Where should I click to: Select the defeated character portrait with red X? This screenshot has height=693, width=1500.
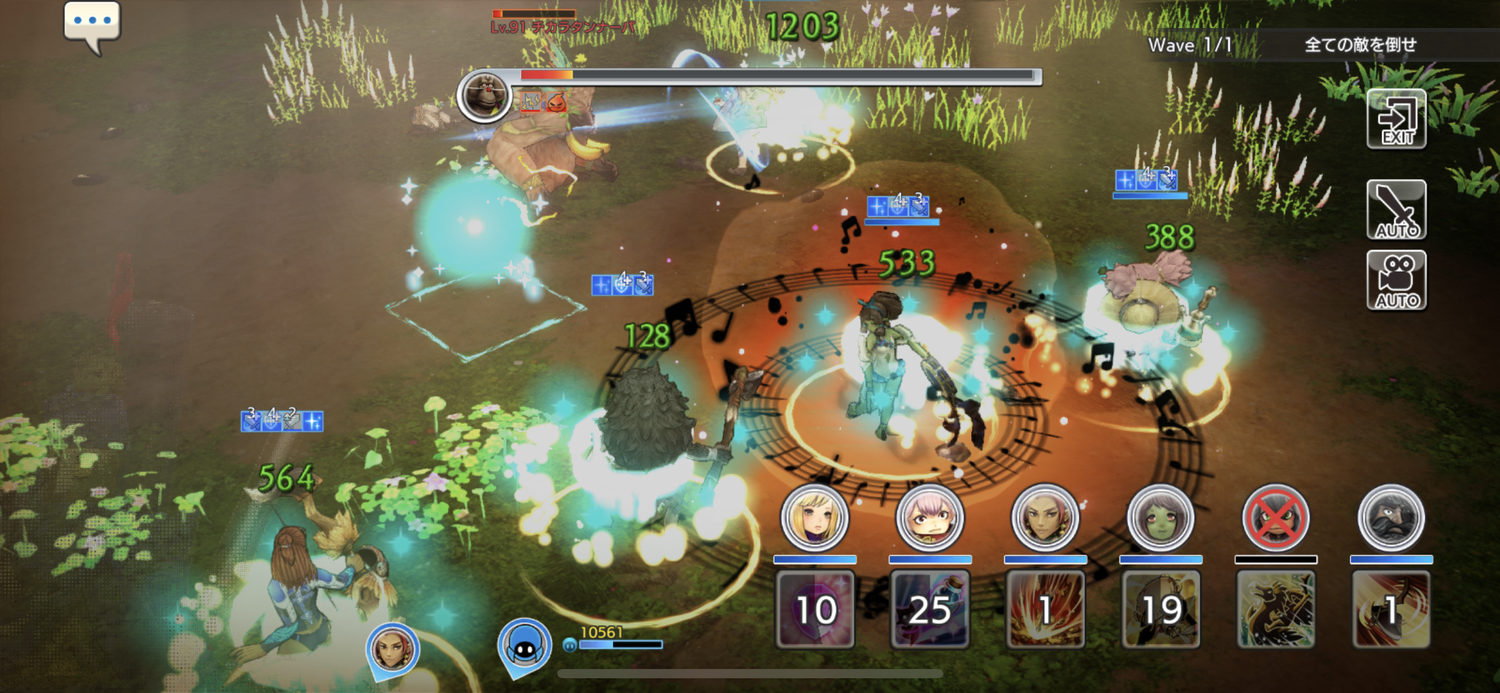pos(1276,518)
